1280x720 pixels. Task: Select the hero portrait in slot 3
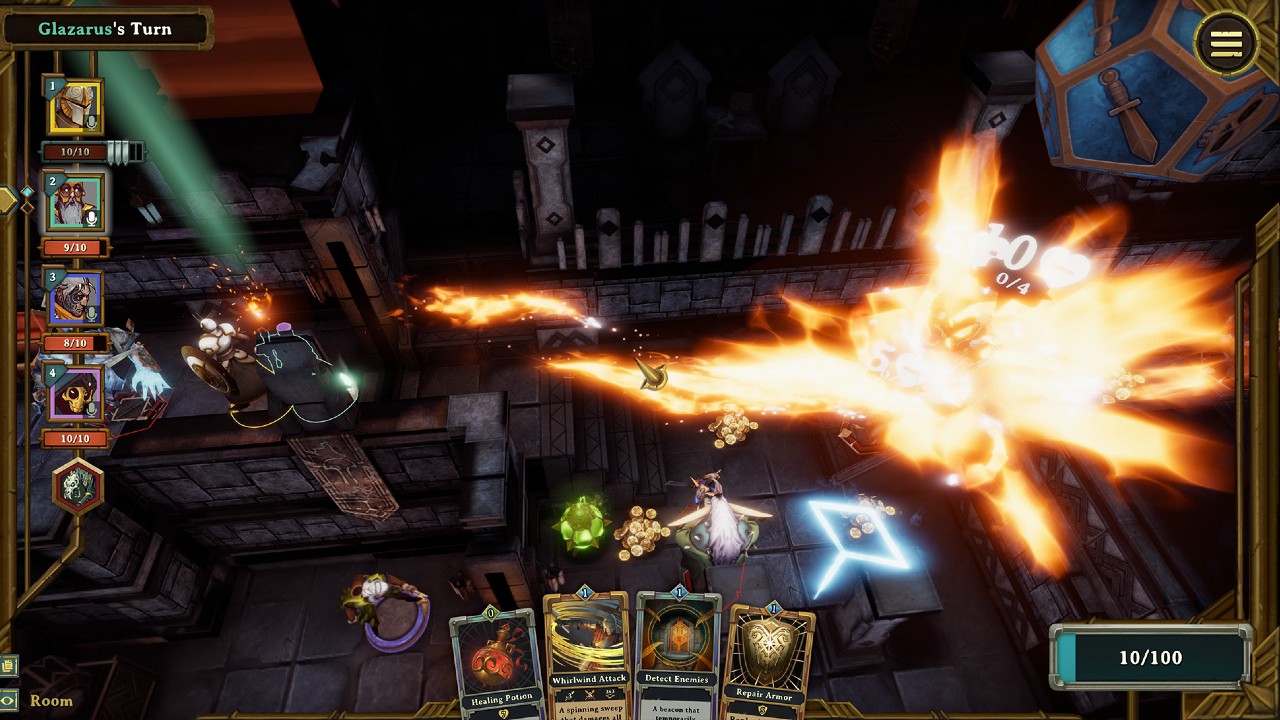click(70, 296)
